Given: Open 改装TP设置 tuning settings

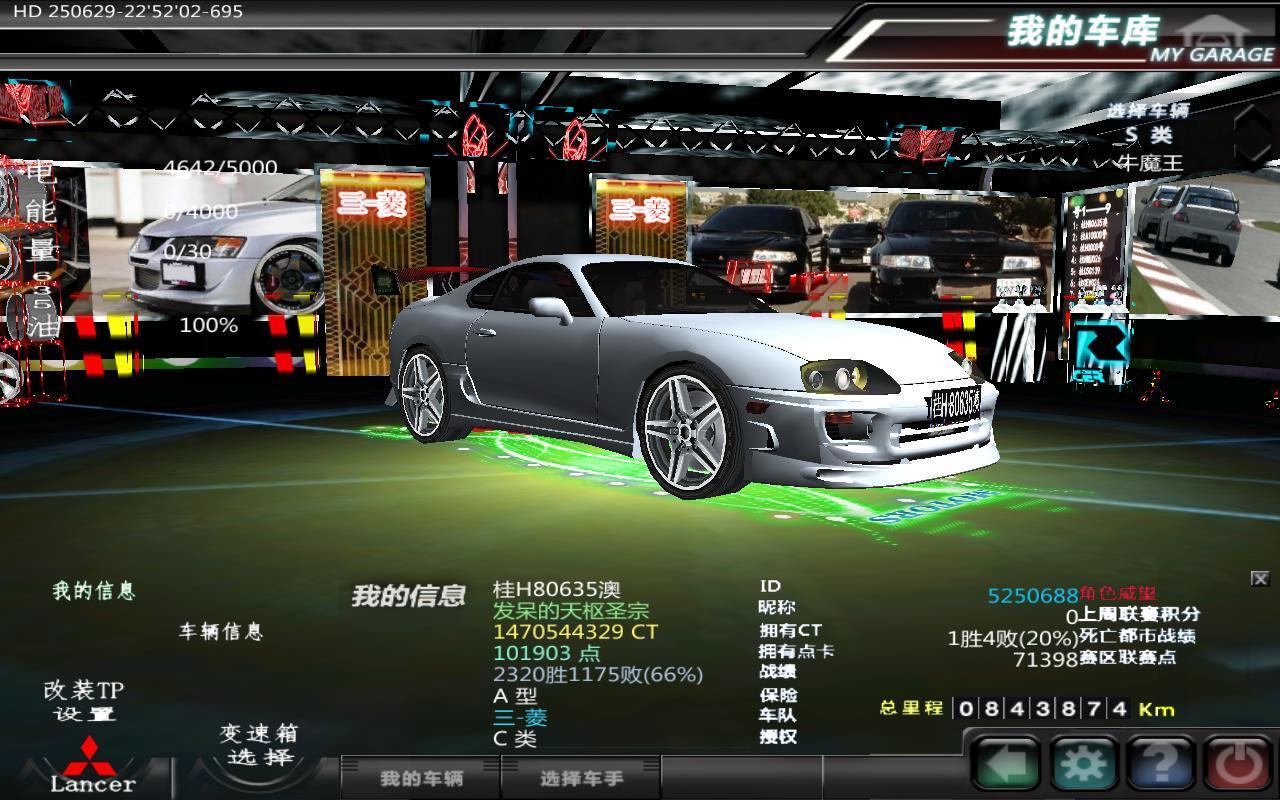Looking at the screenshot, I should (x=84, y=701).
